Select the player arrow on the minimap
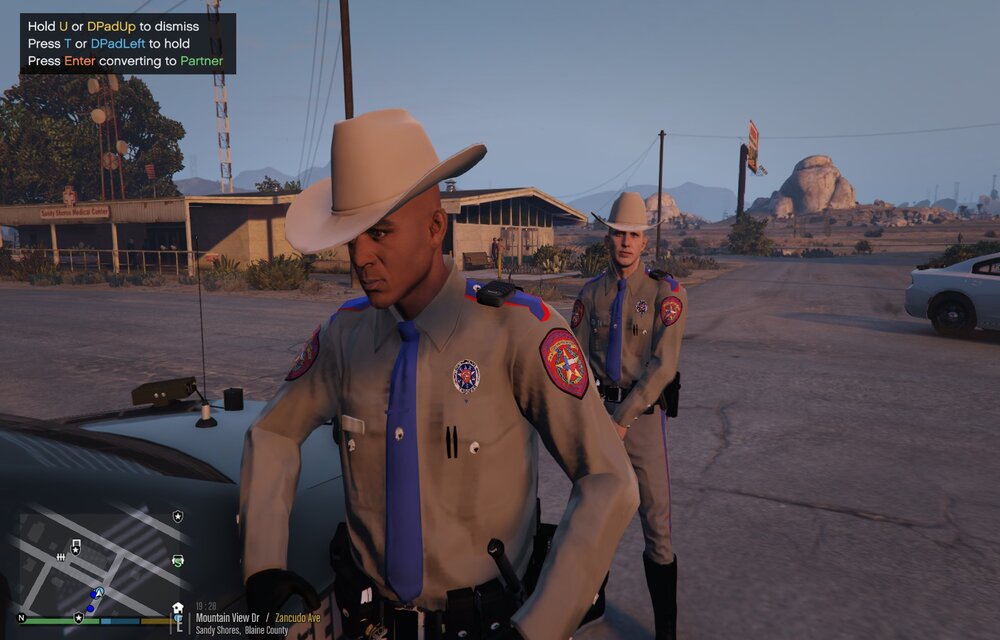The height and width of the screenshot is (640, 1000). tap(99, 594)
